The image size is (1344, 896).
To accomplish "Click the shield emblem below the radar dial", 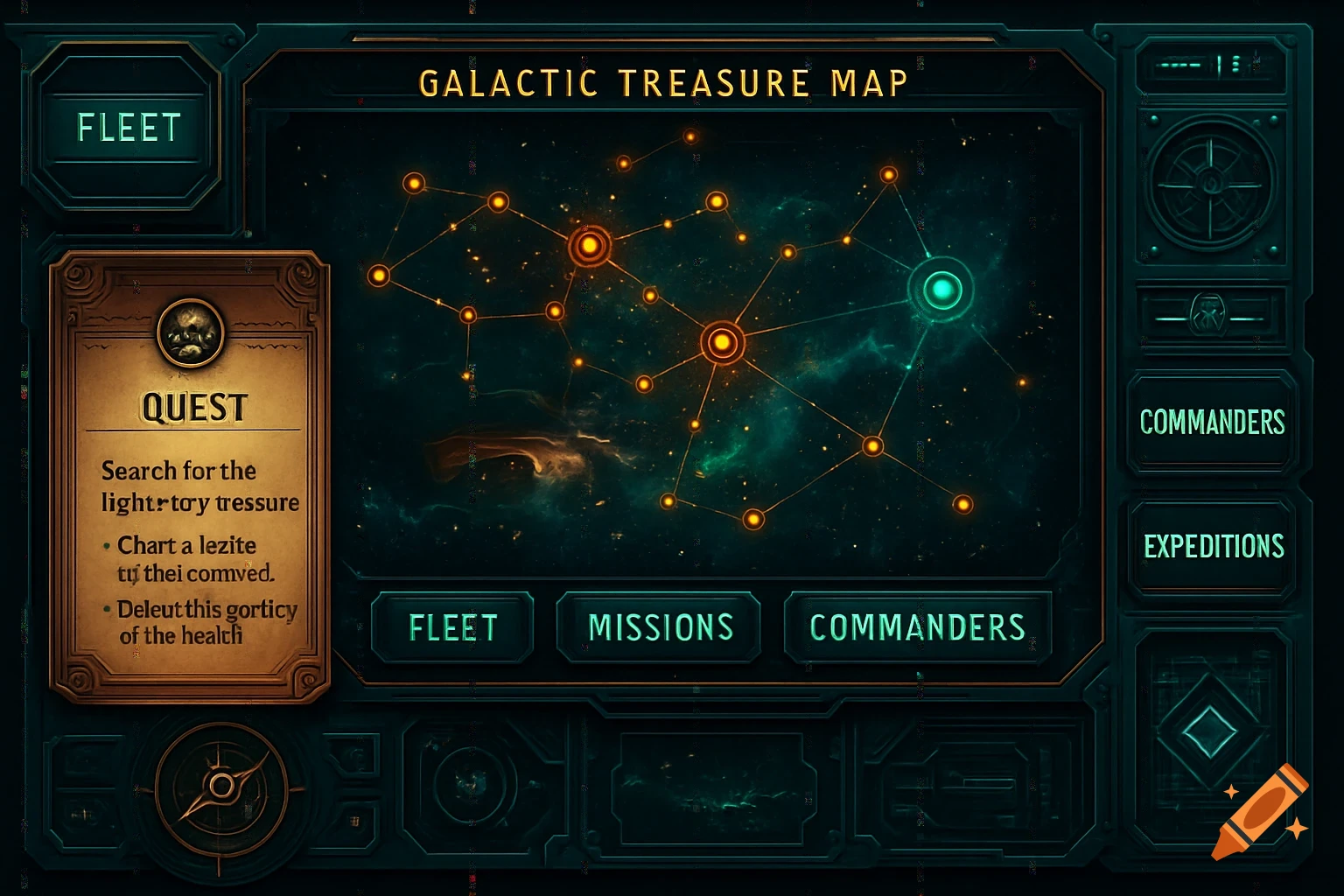I will click(1210, 315).
